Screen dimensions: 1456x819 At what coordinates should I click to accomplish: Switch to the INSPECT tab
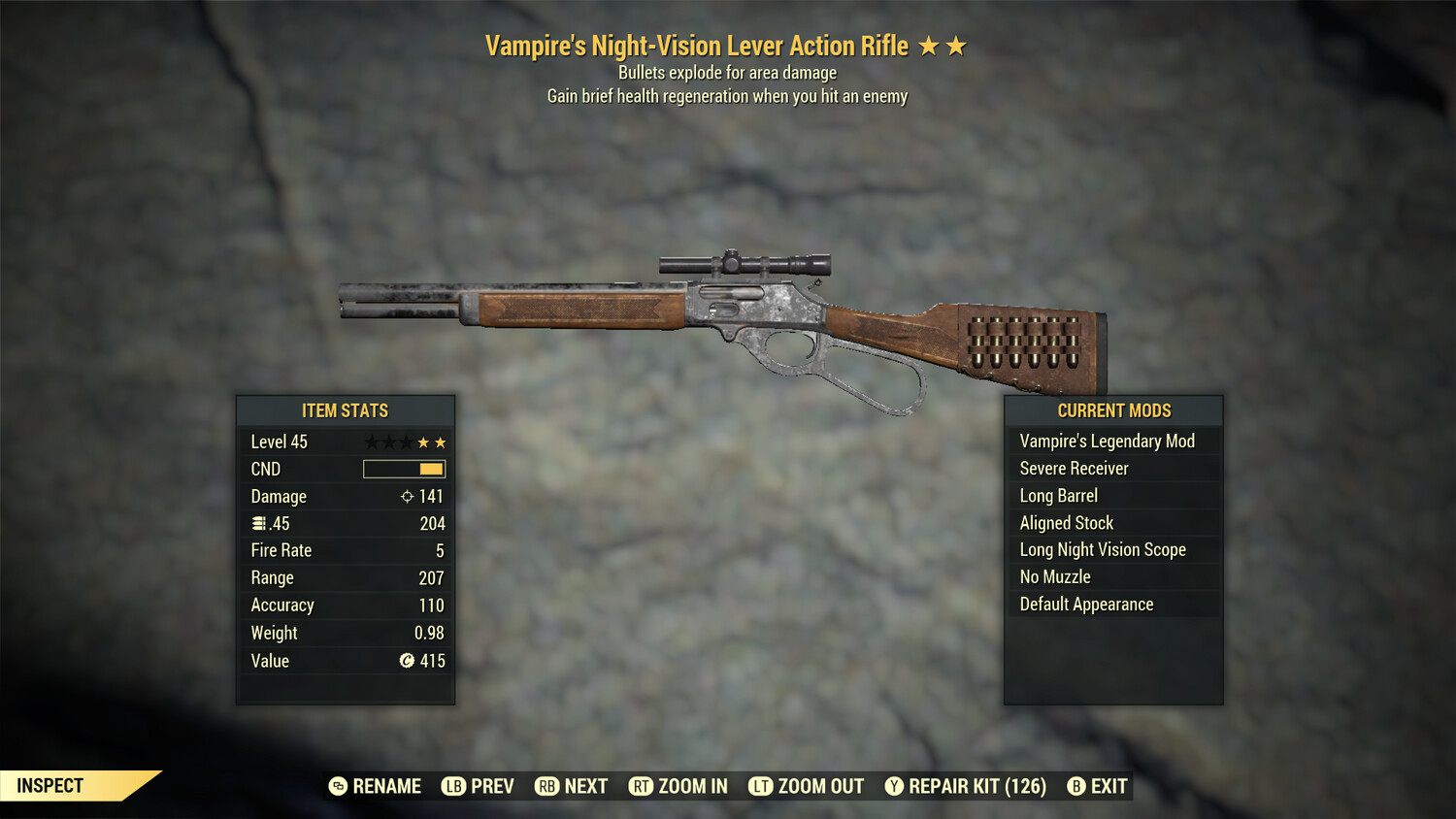click(50, 785)
